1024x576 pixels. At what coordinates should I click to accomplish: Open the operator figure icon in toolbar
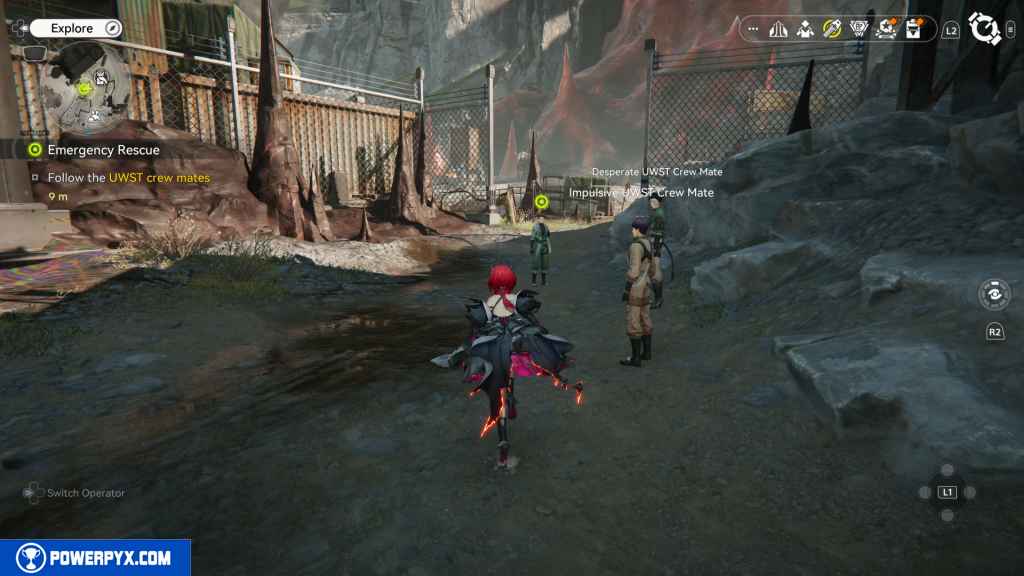[805, 29]
